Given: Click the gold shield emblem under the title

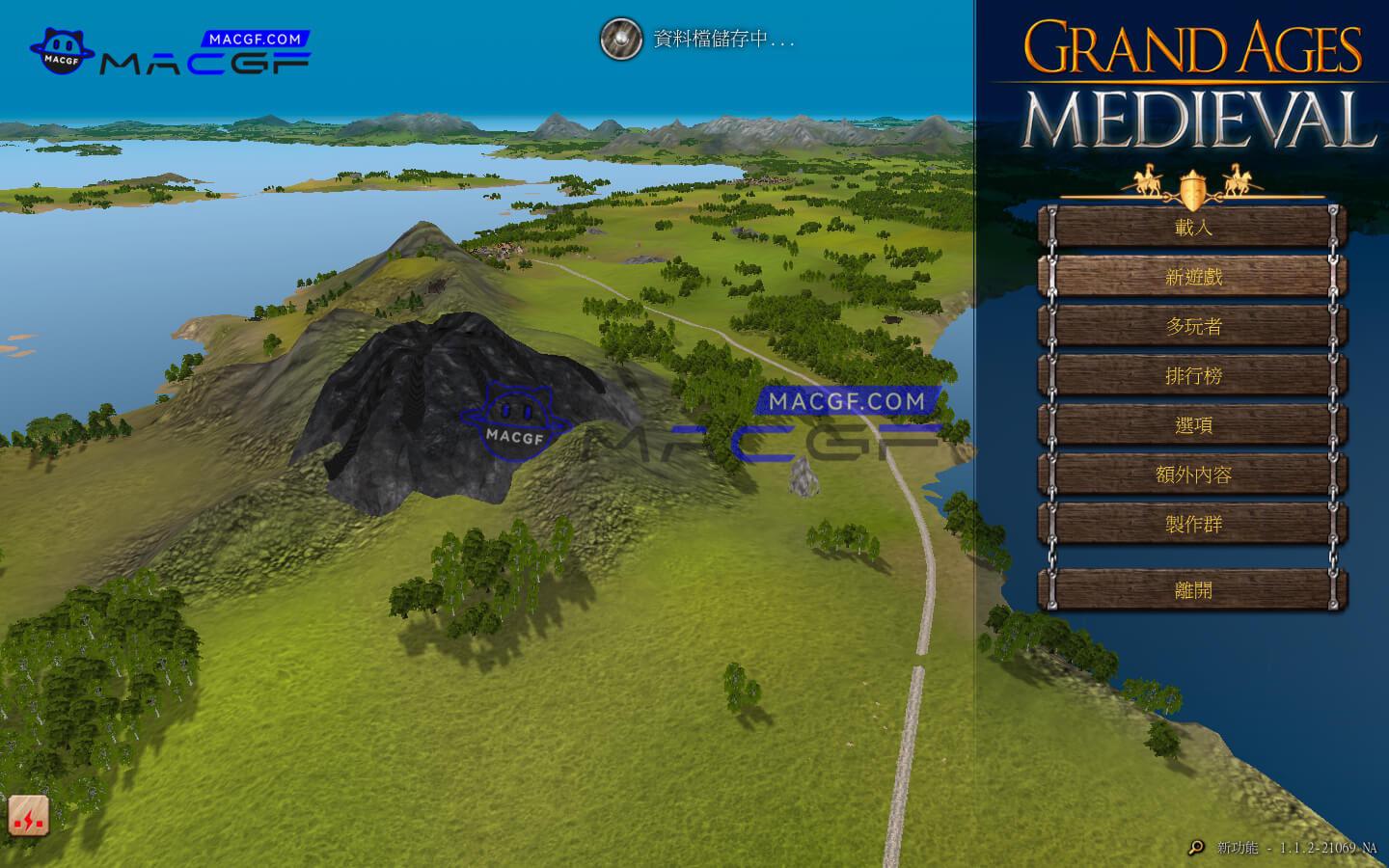Looking at the screenshot, I should coord(1191,189).
